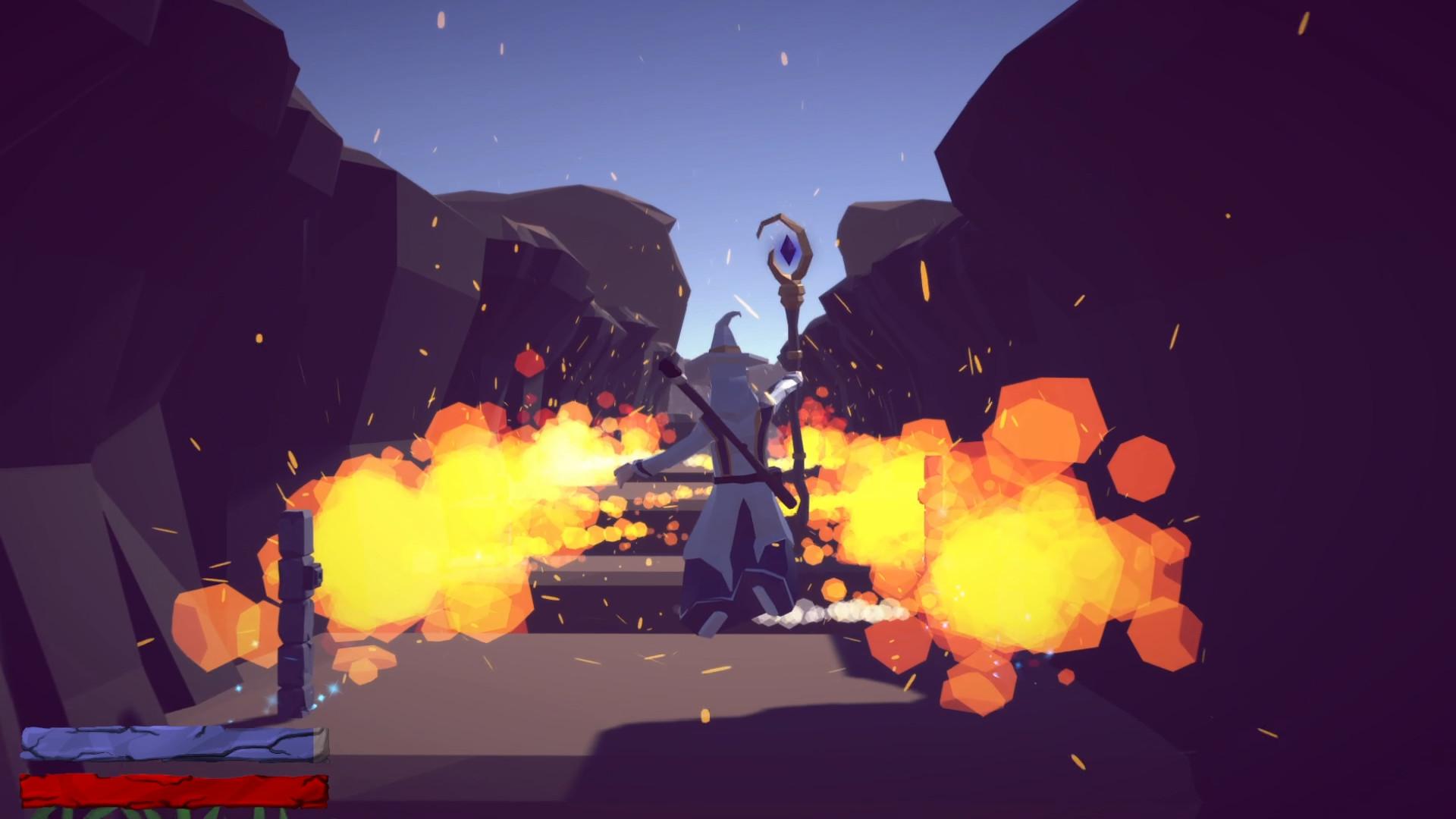Select the wizard character
The width and height of the screenshot is (1456, 819).
point(728,485)
